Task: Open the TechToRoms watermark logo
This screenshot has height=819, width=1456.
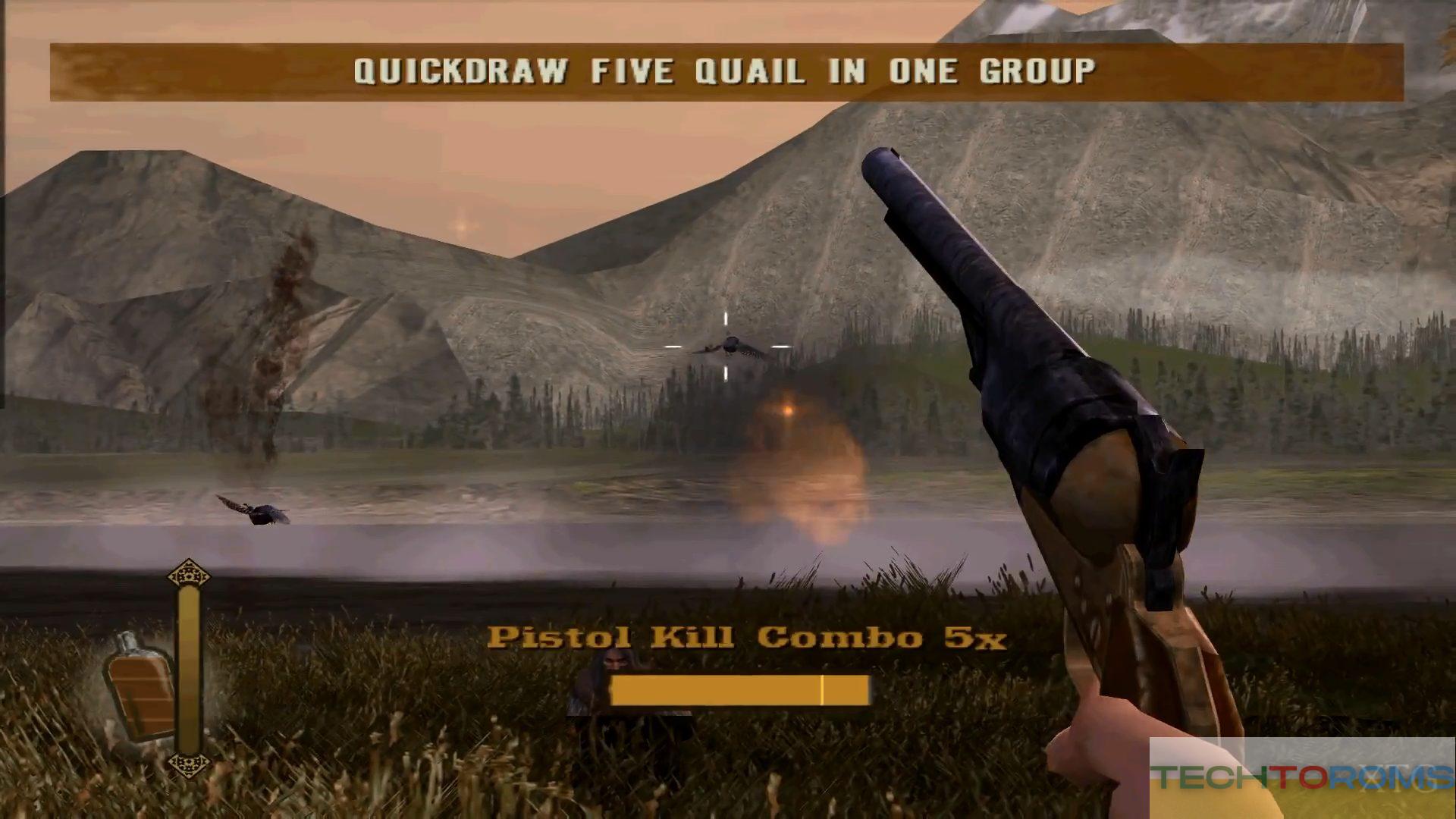Action: [x=1301, y=777]
